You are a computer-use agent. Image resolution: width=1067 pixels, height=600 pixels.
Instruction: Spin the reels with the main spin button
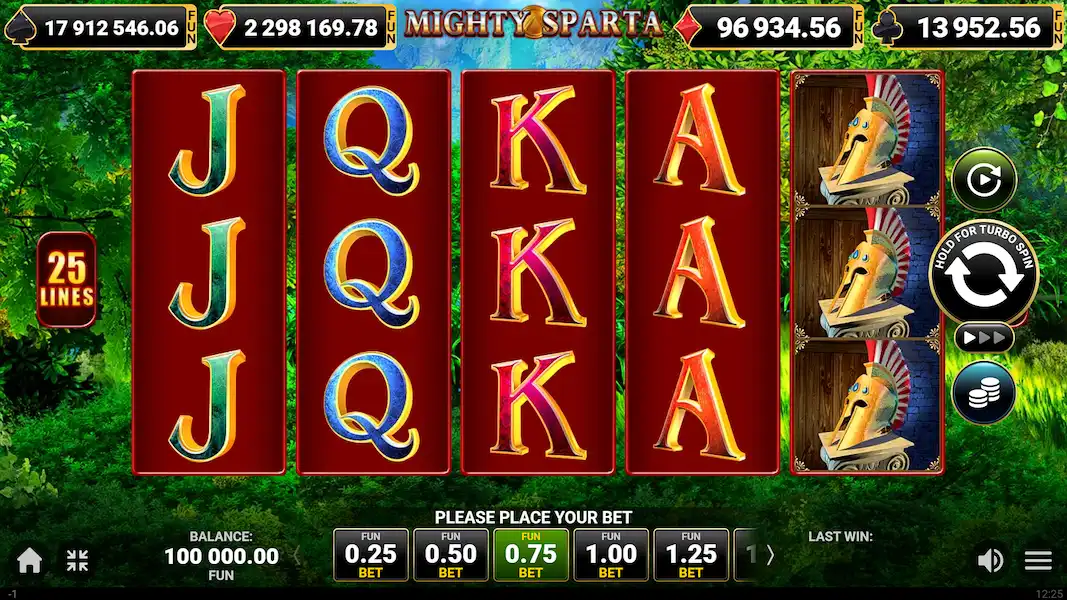pos(984,276)
